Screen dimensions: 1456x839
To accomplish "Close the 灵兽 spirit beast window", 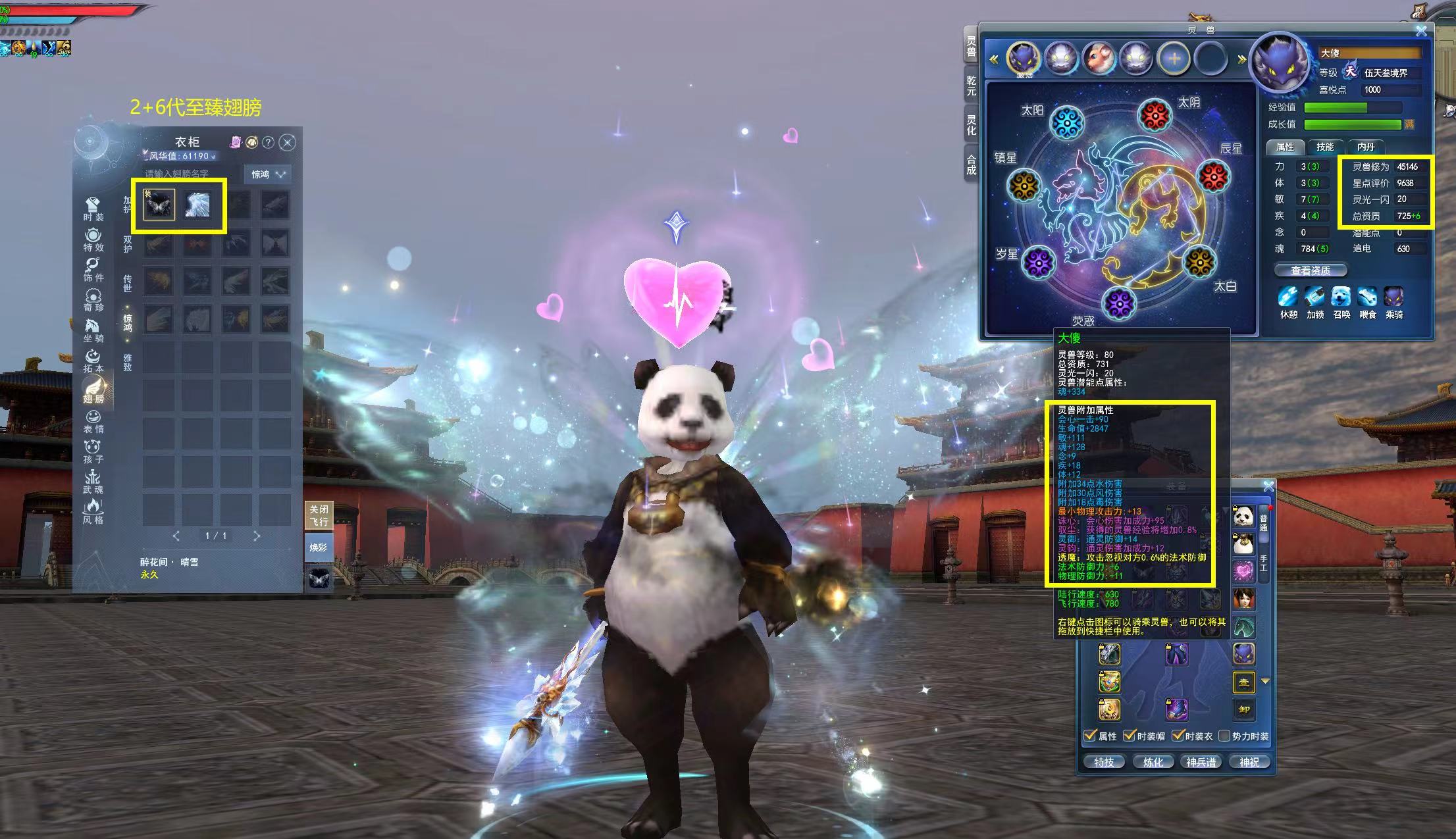I will pos(1421,31).
